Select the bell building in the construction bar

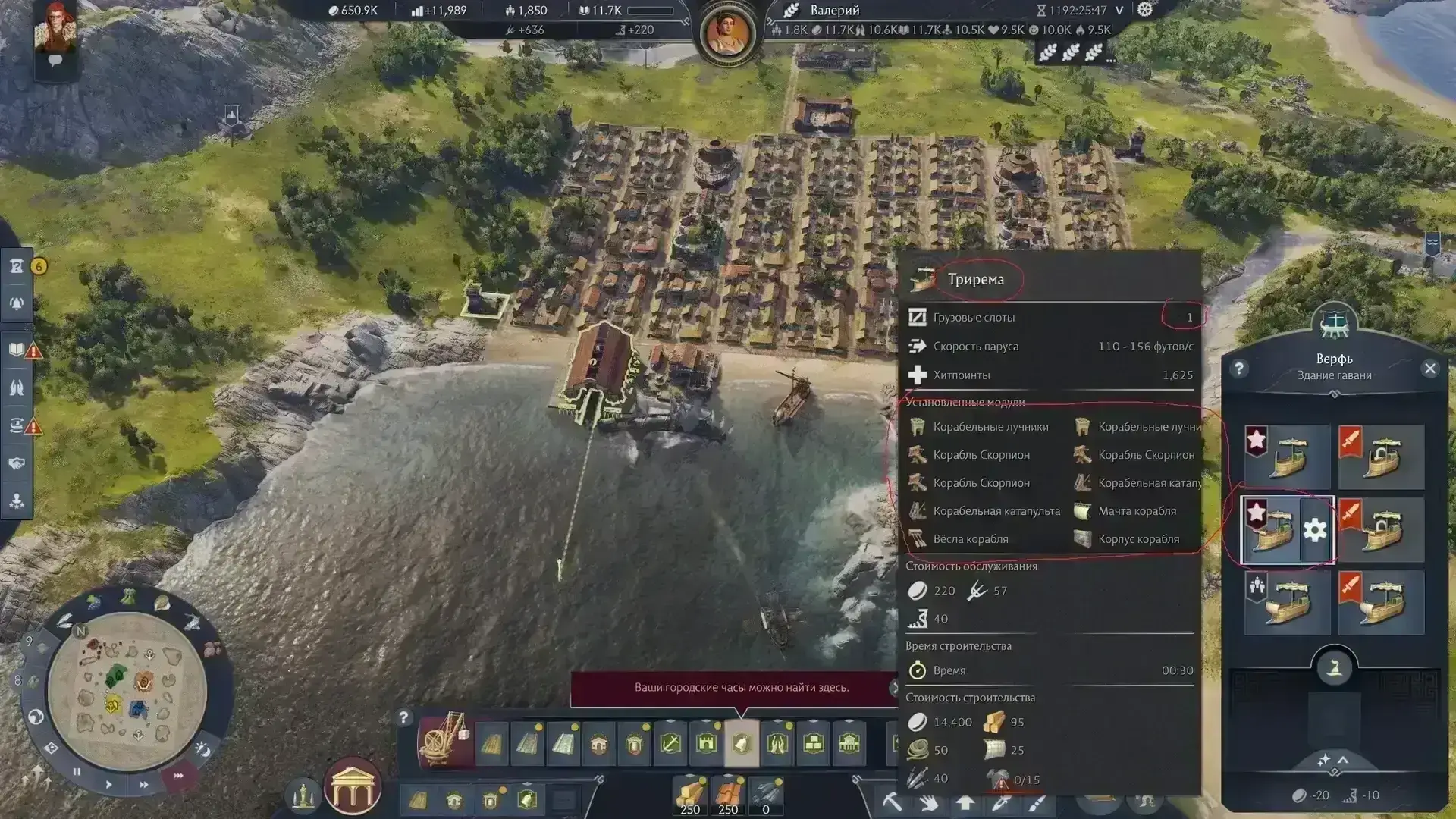(742, 744)
